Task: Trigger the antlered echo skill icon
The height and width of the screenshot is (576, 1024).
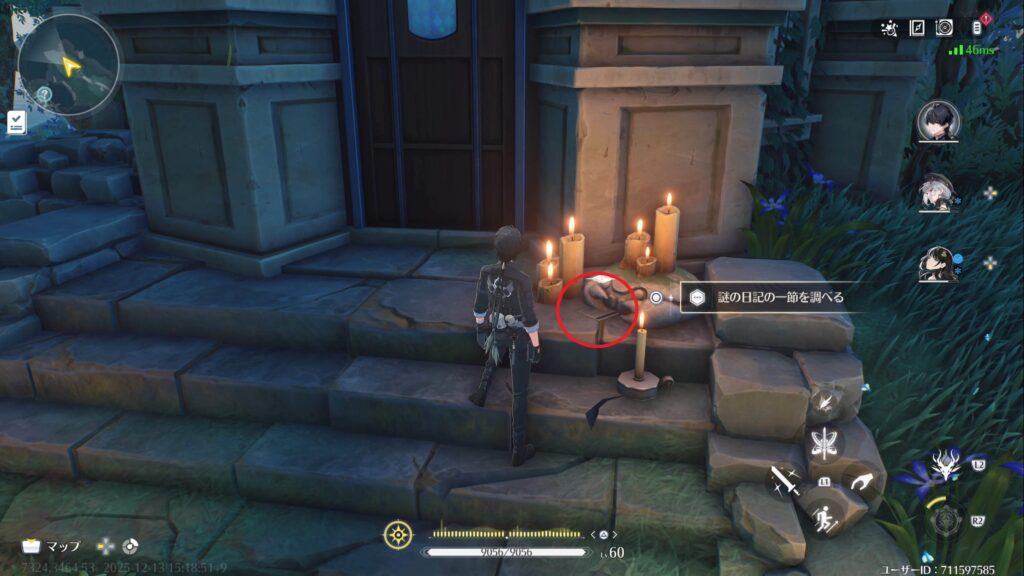Action: pyautogui.click(x=944, y=468)
